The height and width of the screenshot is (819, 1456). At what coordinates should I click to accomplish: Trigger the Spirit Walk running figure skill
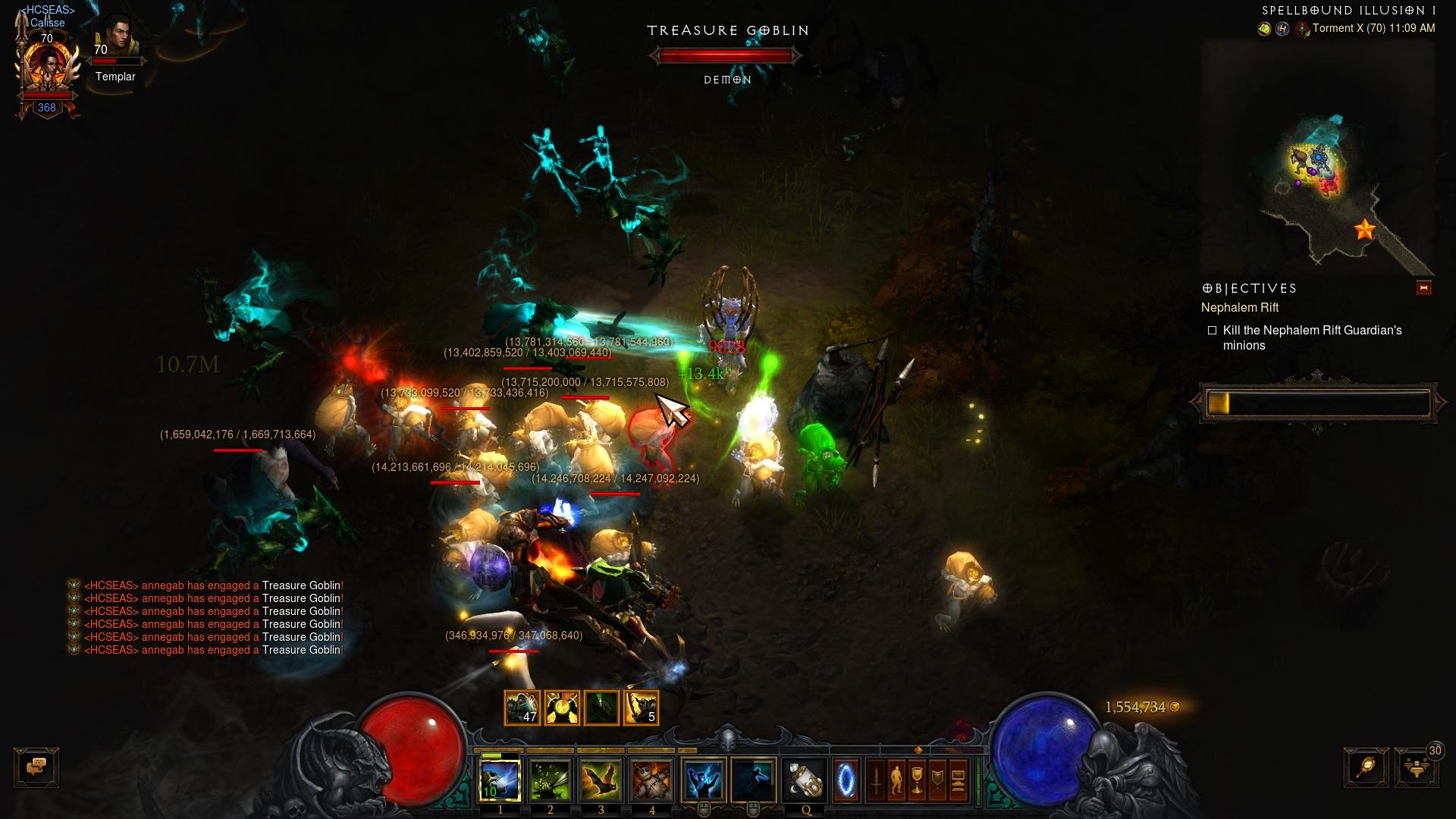753,779
